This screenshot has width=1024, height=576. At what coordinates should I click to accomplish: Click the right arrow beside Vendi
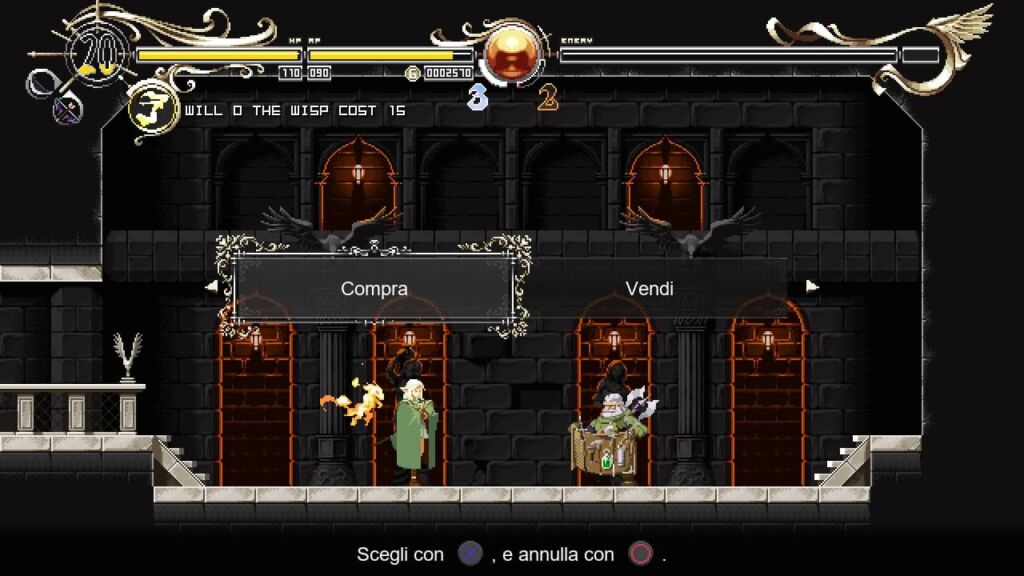coord(812,286)
